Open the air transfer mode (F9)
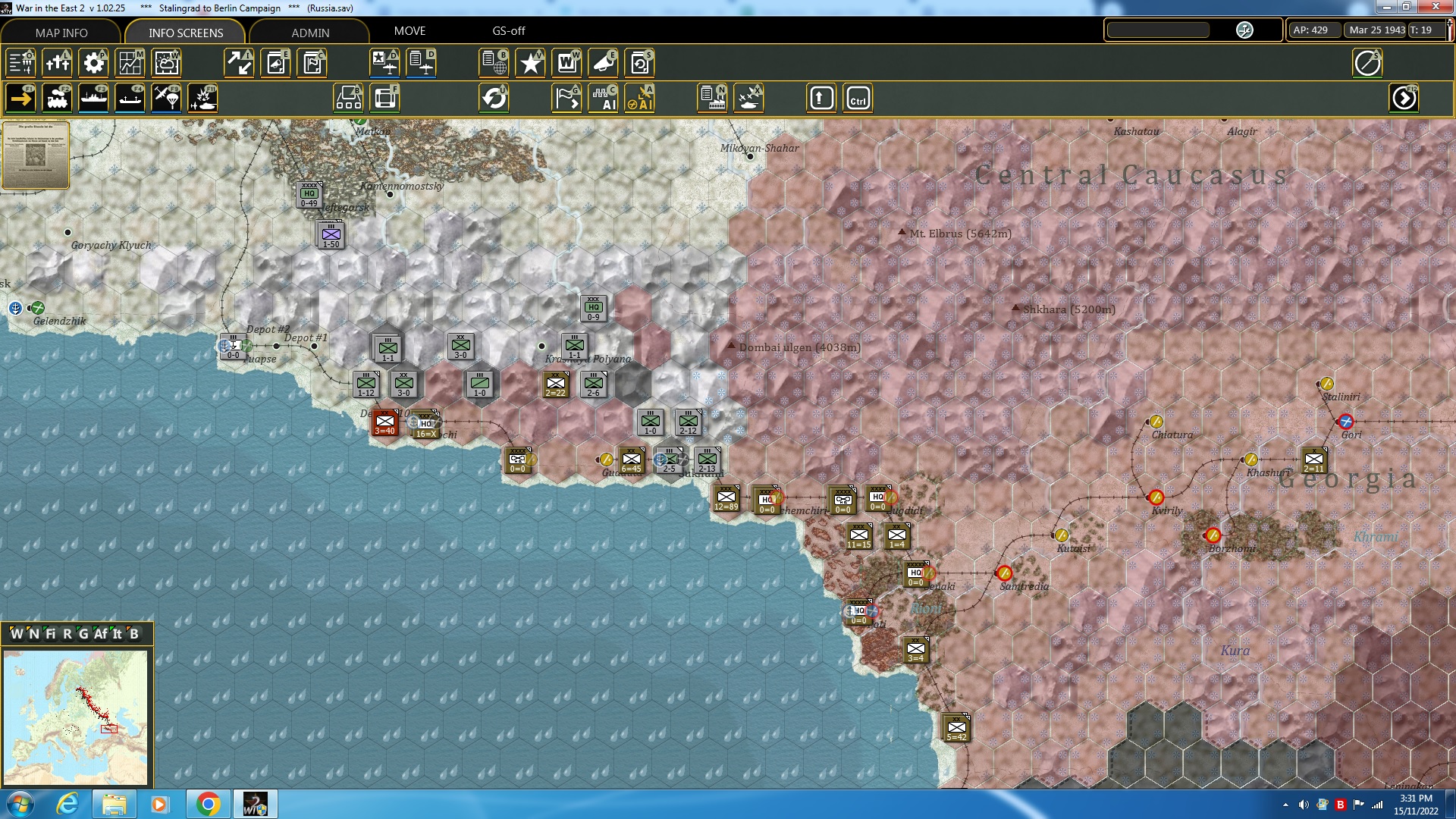This screenshot has height=819, width=1456. click(x=165, y=97)
